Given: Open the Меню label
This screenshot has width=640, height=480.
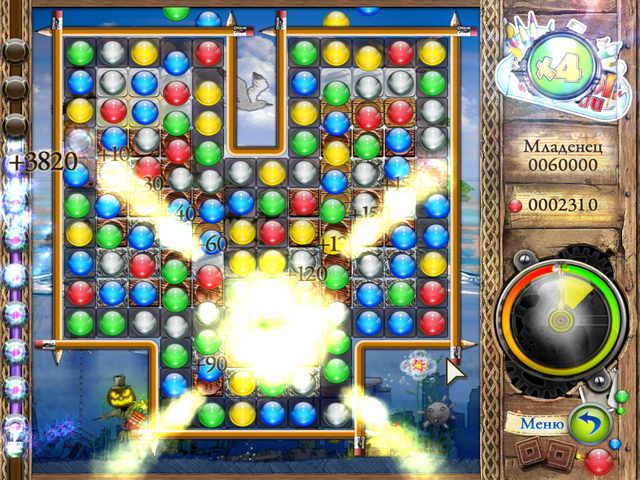Looking at the screenshot, I should point(541,424).
